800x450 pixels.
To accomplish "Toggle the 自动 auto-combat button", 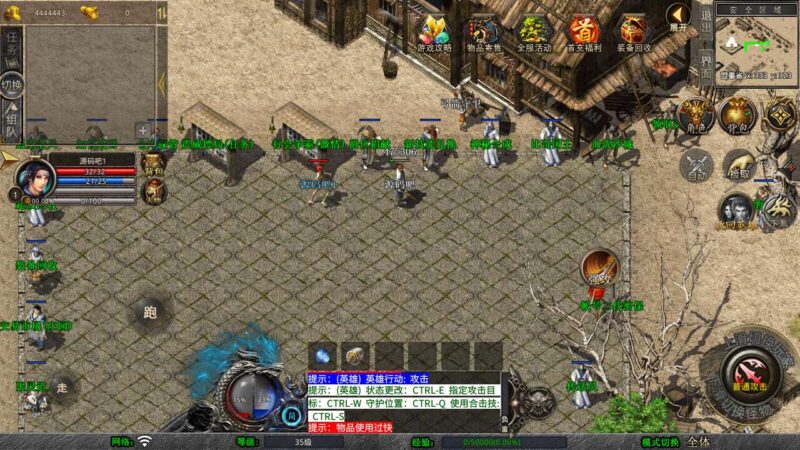I will (x=695, y=164).
